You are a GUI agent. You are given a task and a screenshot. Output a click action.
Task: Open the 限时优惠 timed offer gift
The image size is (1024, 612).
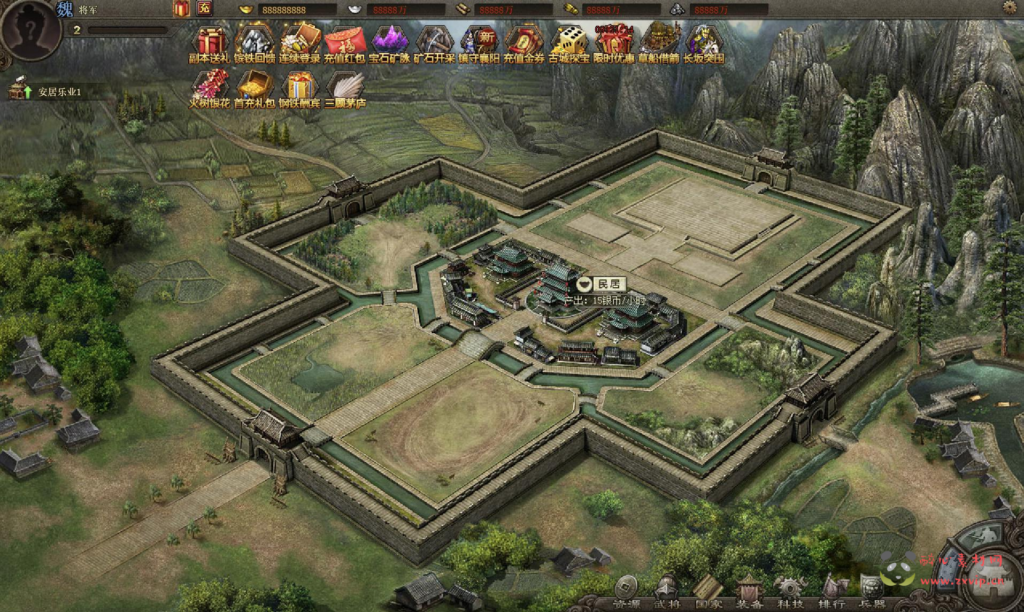pyautogui.click(x=613, y=43)
